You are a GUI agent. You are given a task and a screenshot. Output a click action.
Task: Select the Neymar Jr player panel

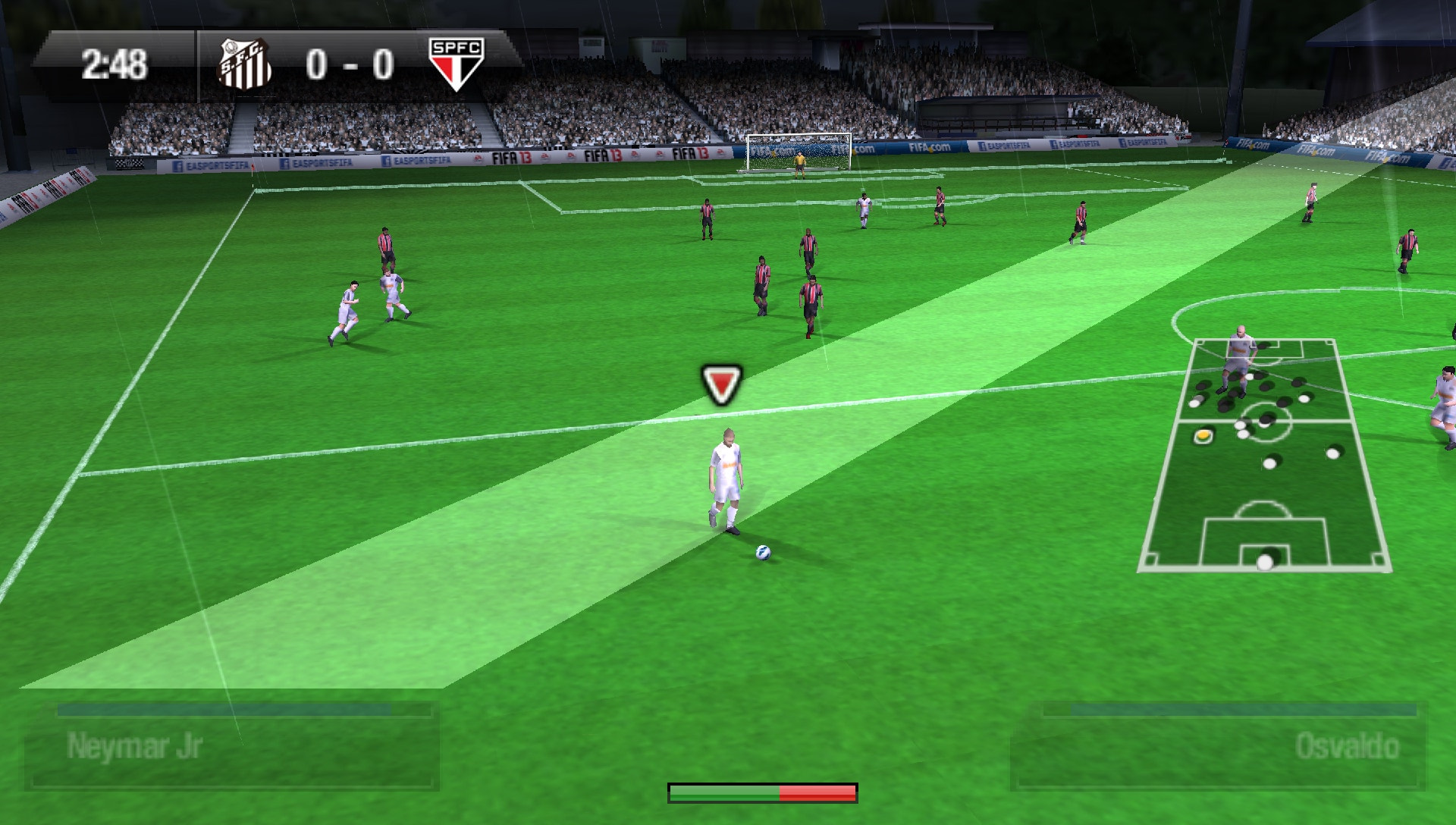point(231,747)
